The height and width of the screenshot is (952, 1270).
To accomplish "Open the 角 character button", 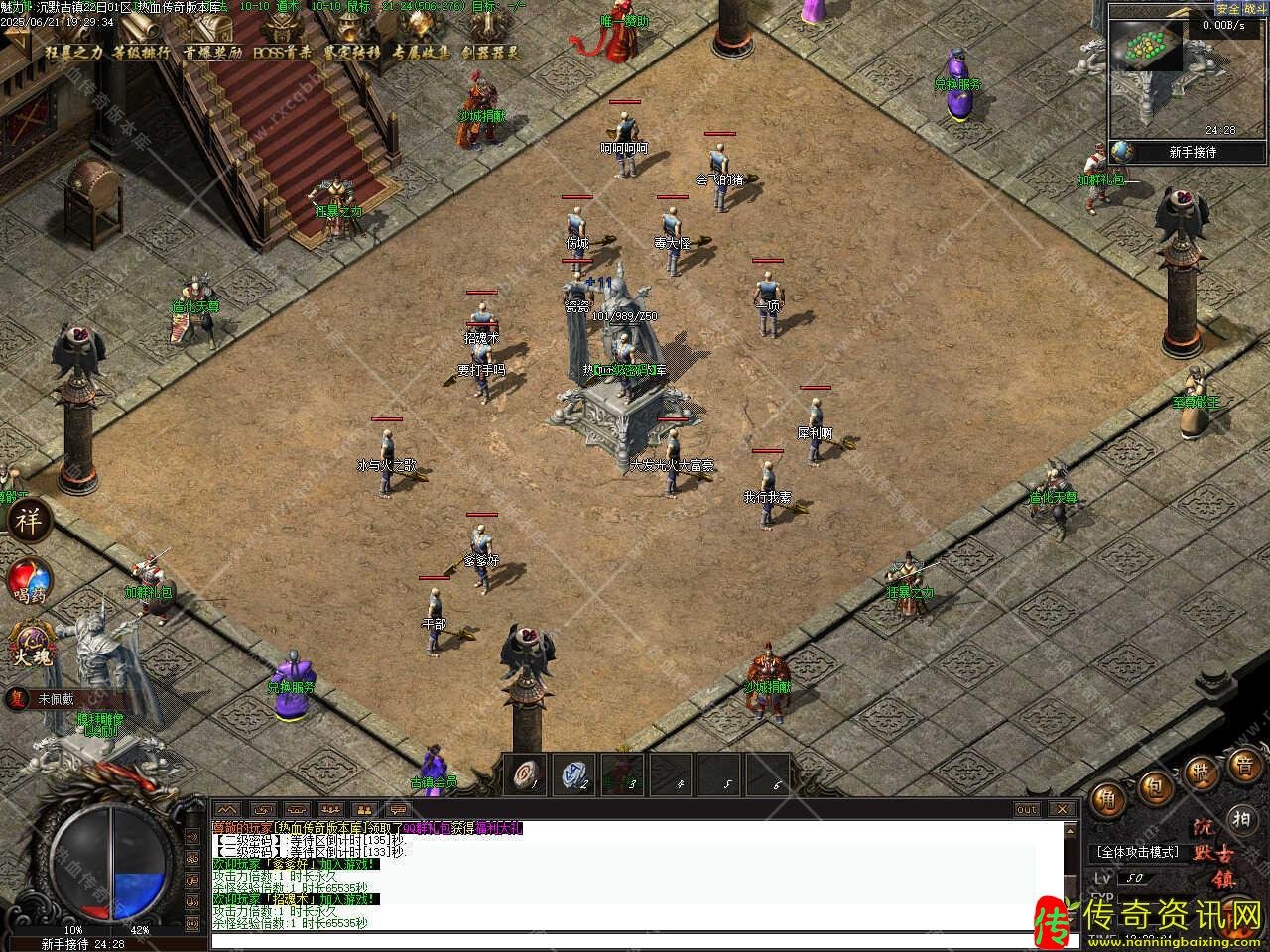I will 1107,798.
